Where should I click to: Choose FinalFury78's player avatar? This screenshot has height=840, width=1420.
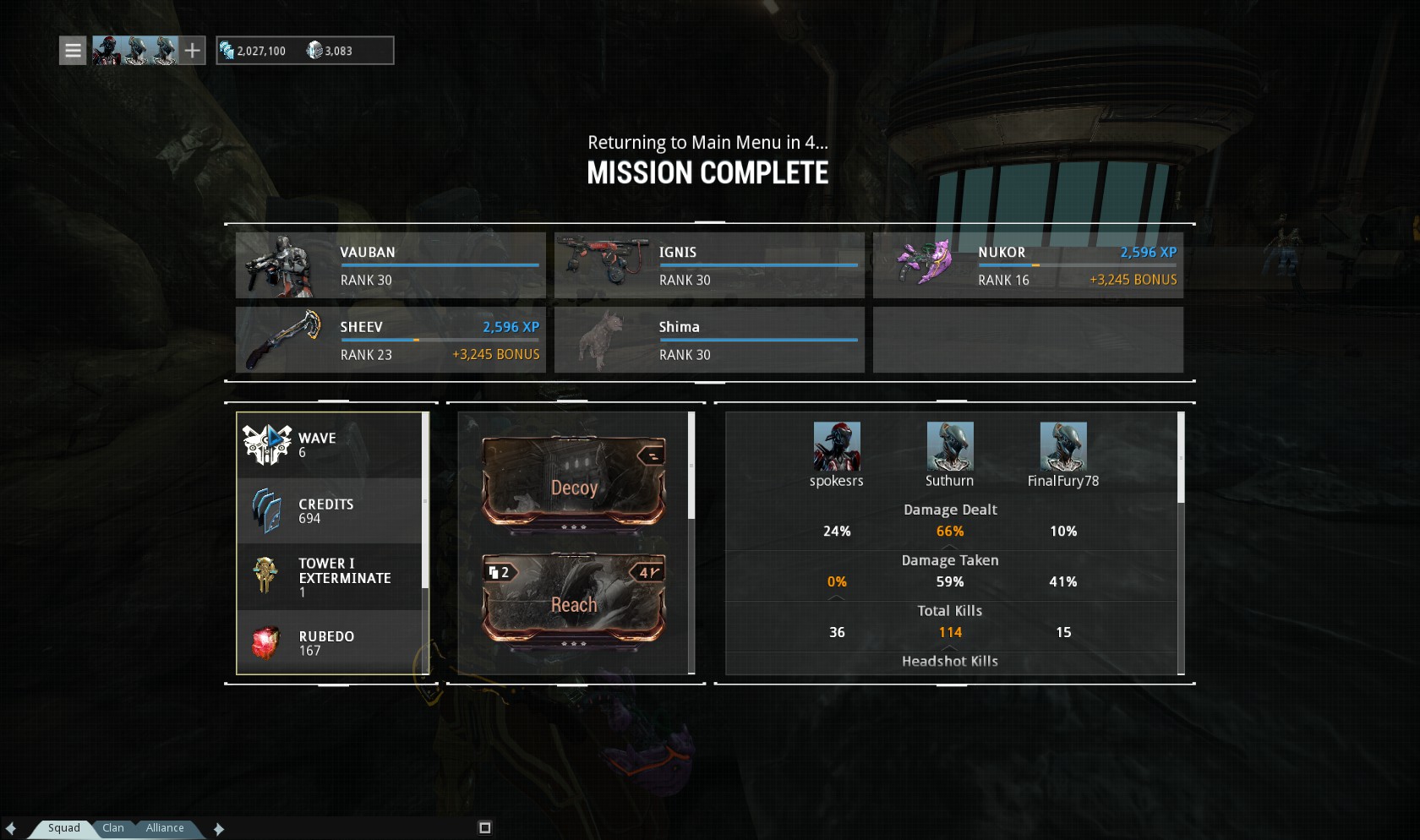click(1063, 446)
